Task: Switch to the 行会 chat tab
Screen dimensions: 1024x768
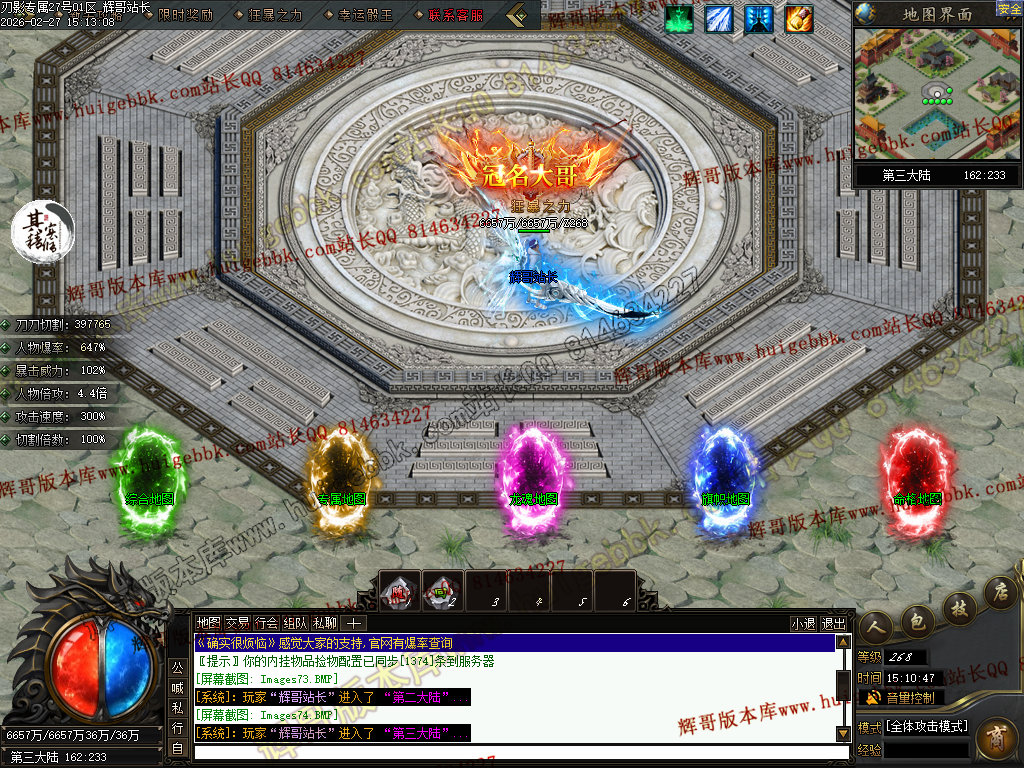Action: pos(266,622)
